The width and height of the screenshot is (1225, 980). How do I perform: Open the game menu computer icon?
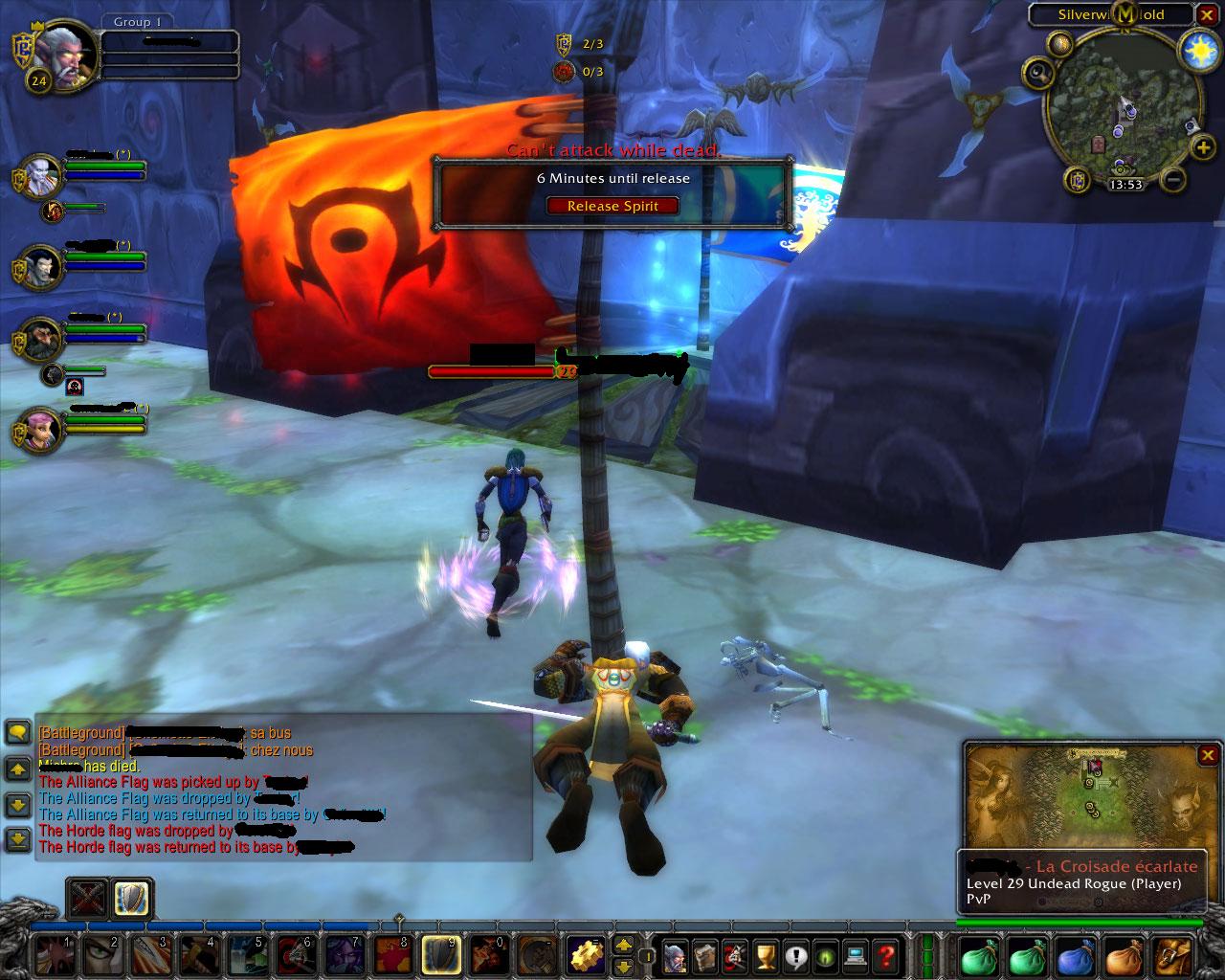pos(856,955)
